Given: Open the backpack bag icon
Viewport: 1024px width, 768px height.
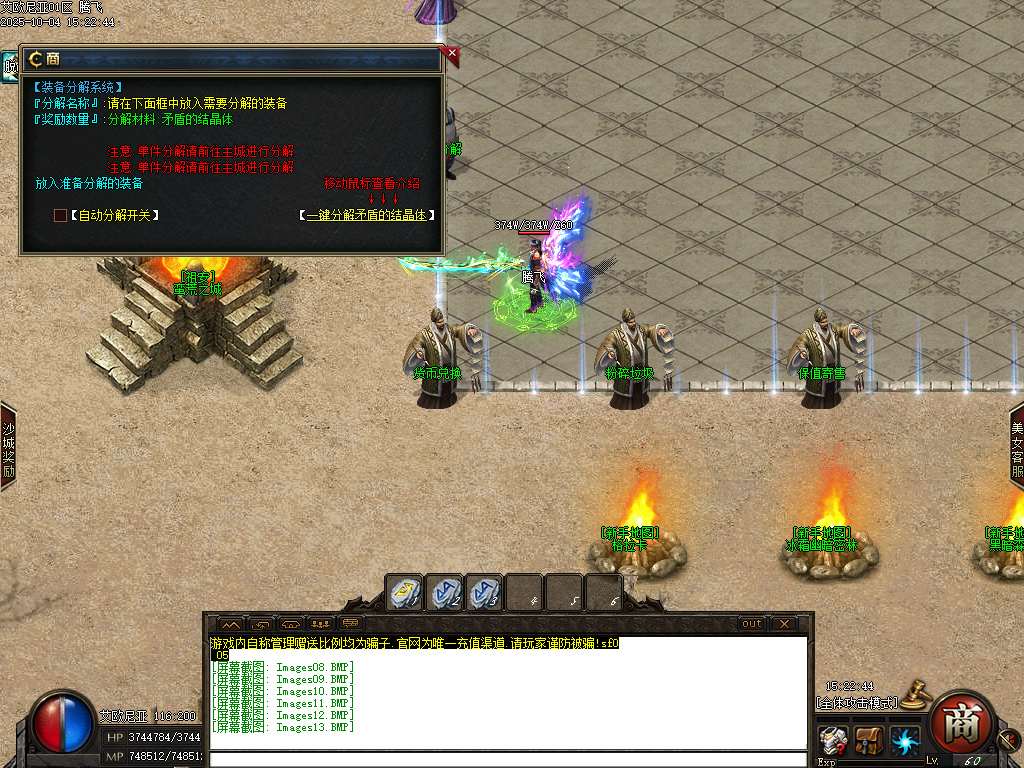Looking at the screenshot, I should (x=869, y=742).
